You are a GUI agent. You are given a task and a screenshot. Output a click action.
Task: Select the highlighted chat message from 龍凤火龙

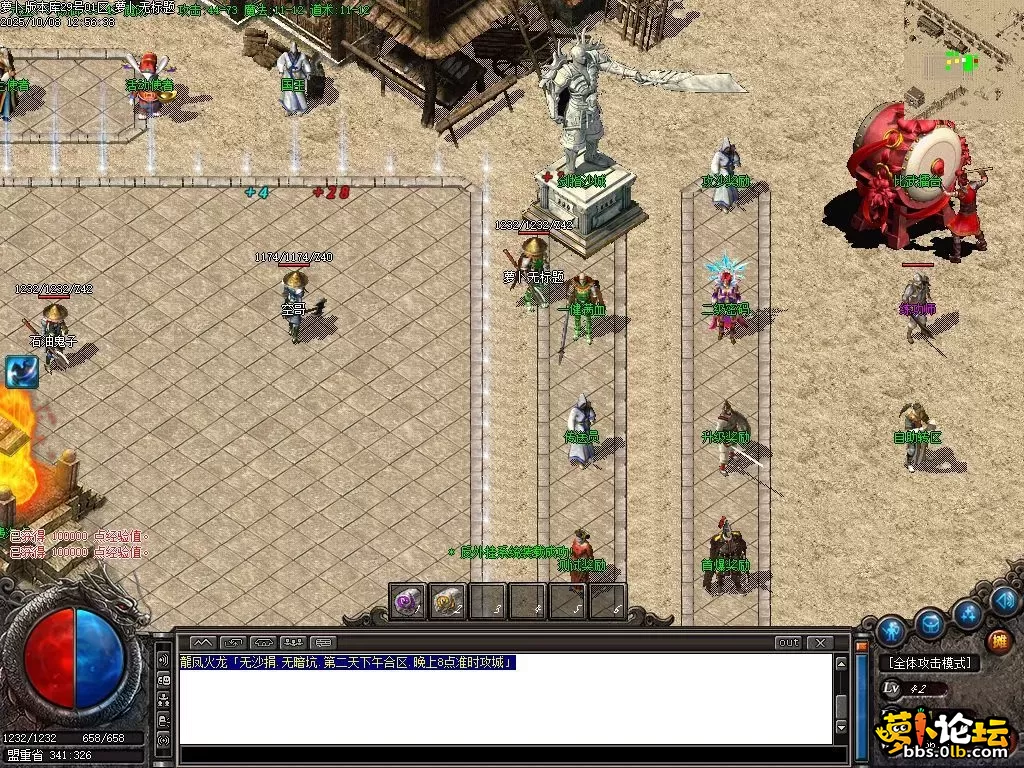point(347,662)
